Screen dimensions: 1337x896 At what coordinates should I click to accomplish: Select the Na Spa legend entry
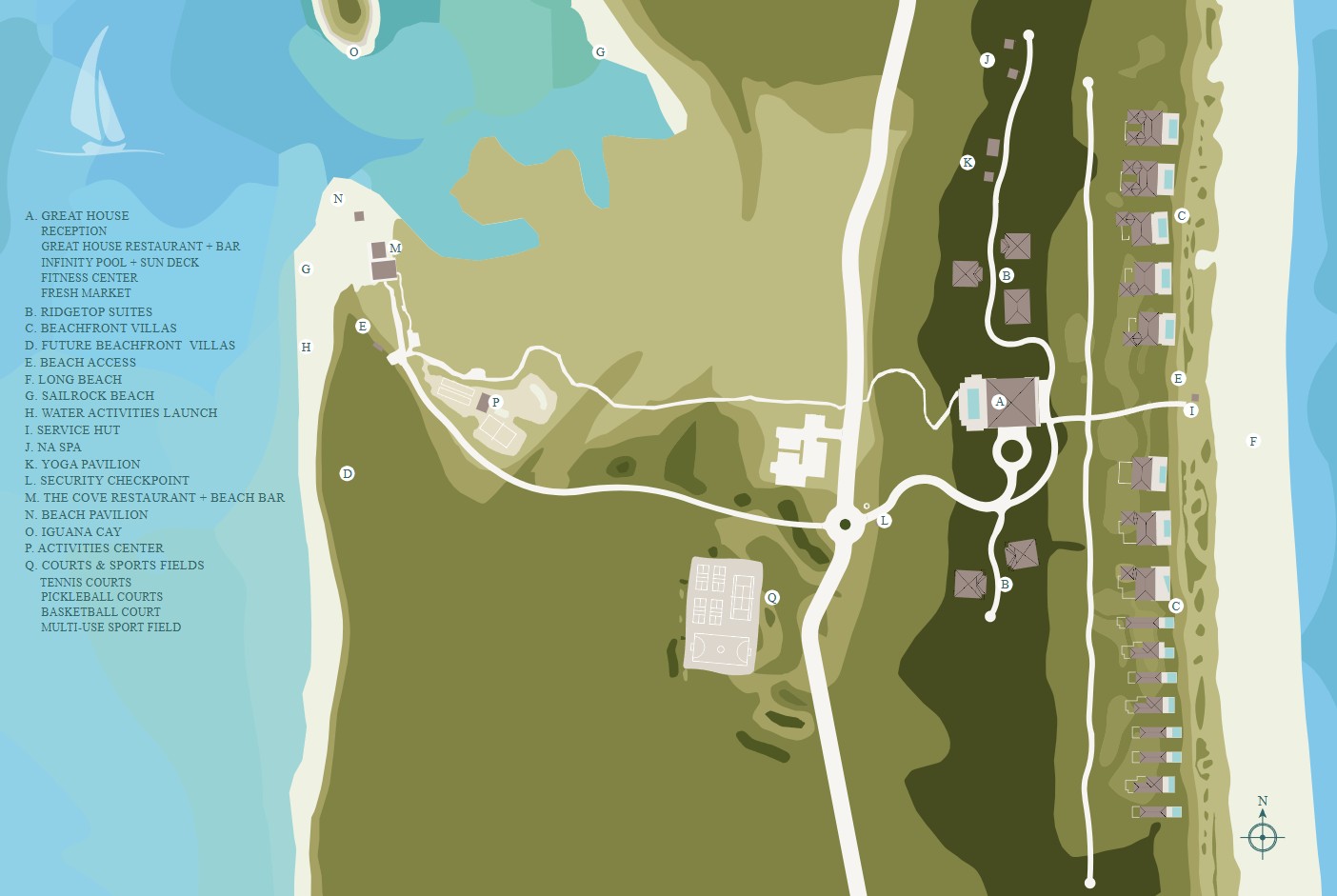(x=53, y=448)
